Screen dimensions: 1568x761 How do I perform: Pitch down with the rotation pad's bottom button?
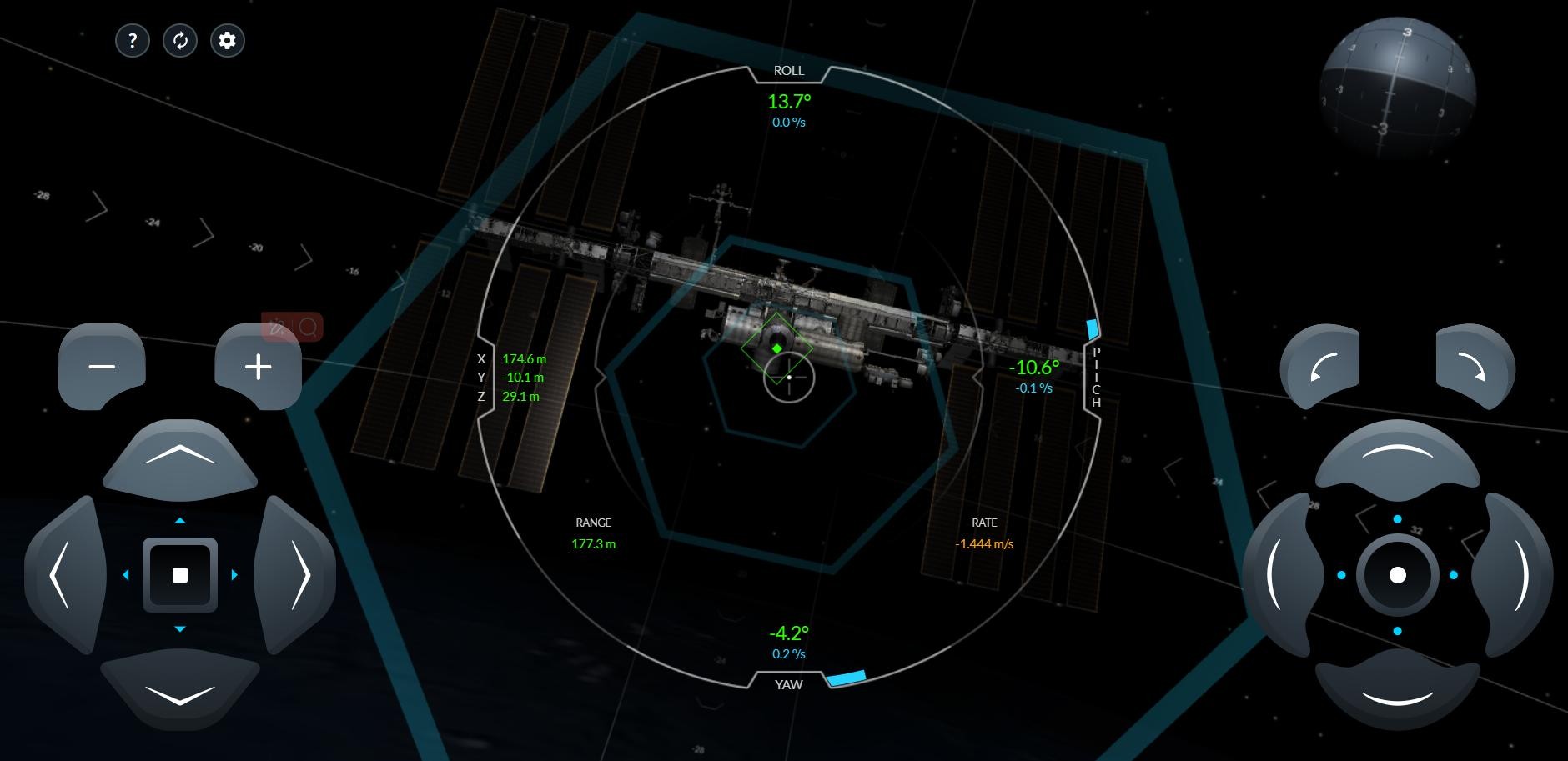[1398, 692]
